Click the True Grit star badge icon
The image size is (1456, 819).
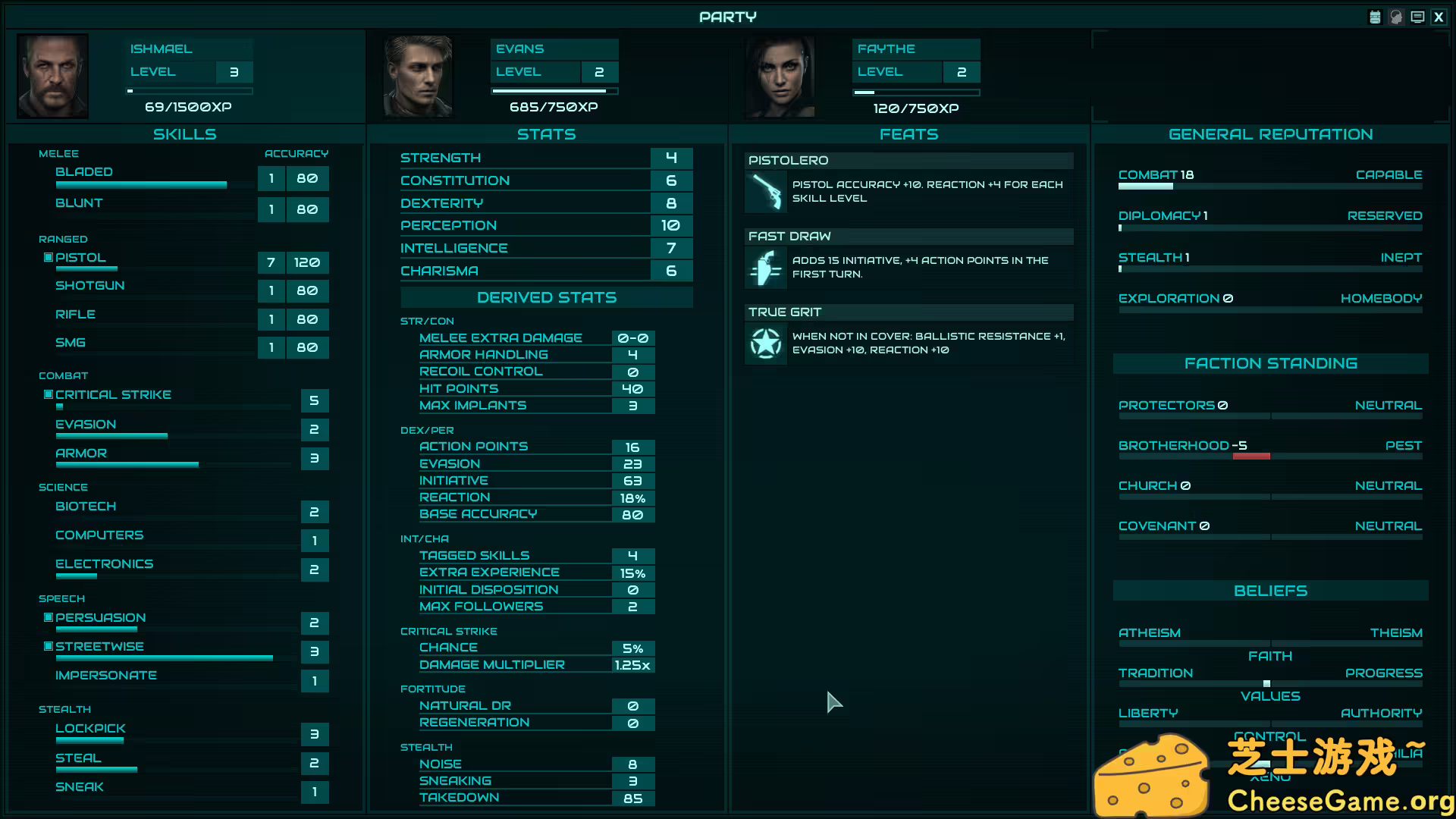tap(765, 343)
